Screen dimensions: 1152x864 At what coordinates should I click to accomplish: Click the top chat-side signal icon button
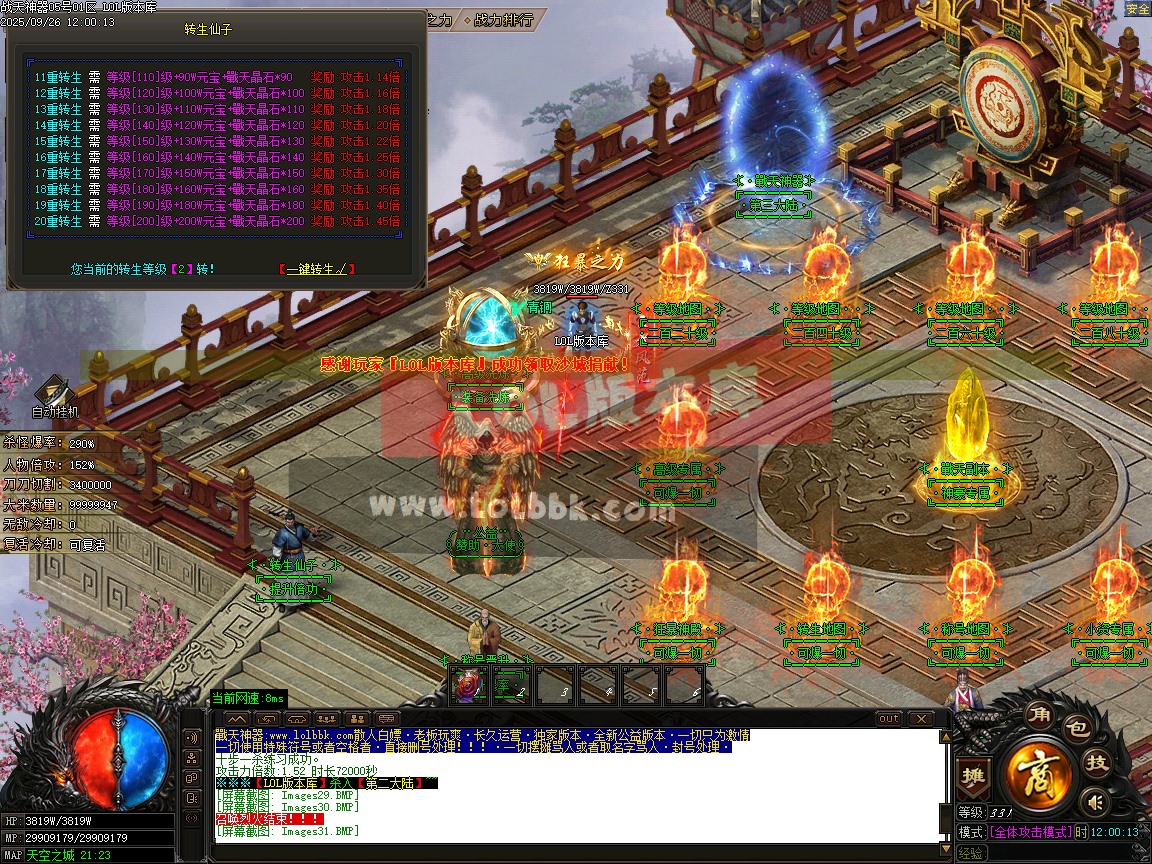pos(192,738)
